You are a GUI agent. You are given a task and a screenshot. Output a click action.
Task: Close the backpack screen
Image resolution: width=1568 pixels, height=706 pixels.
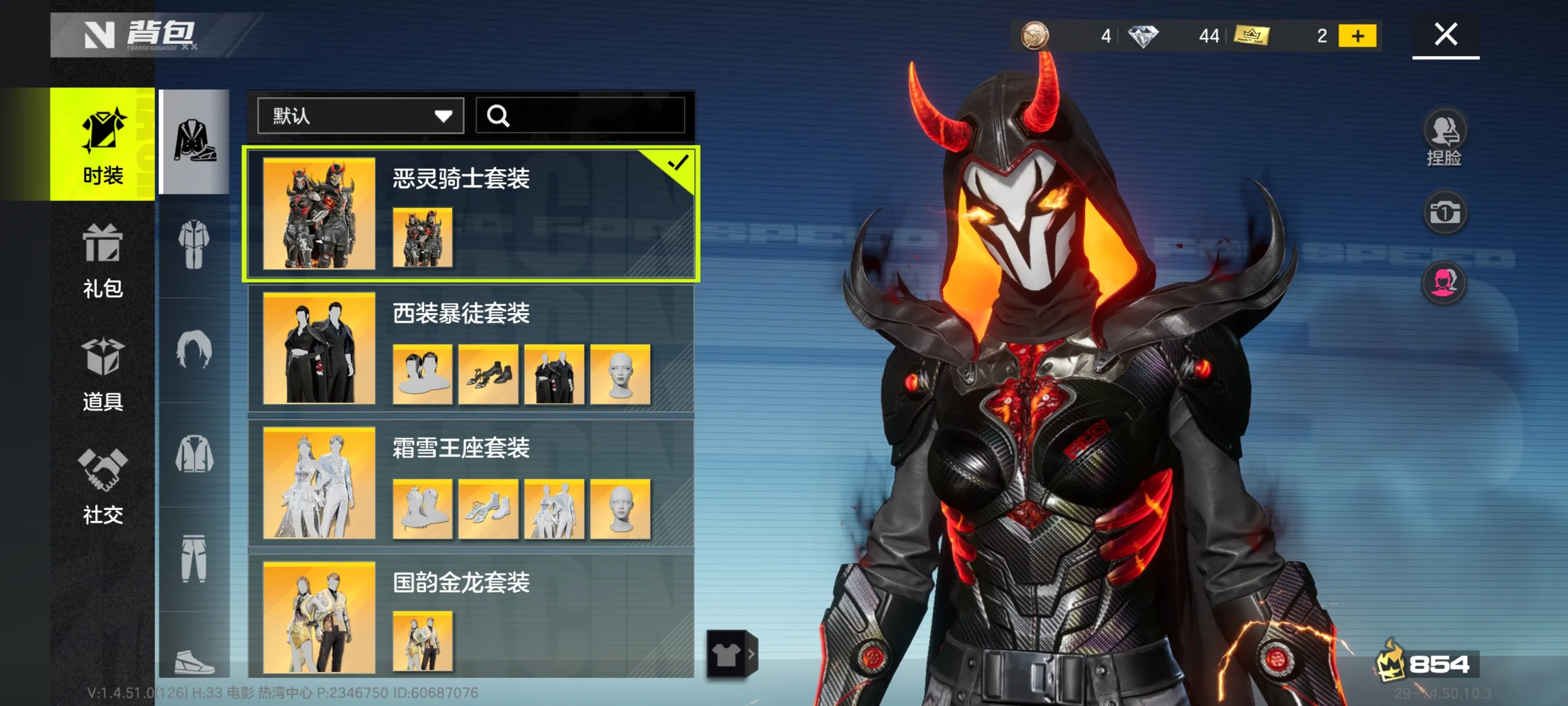pos(1445,34)
